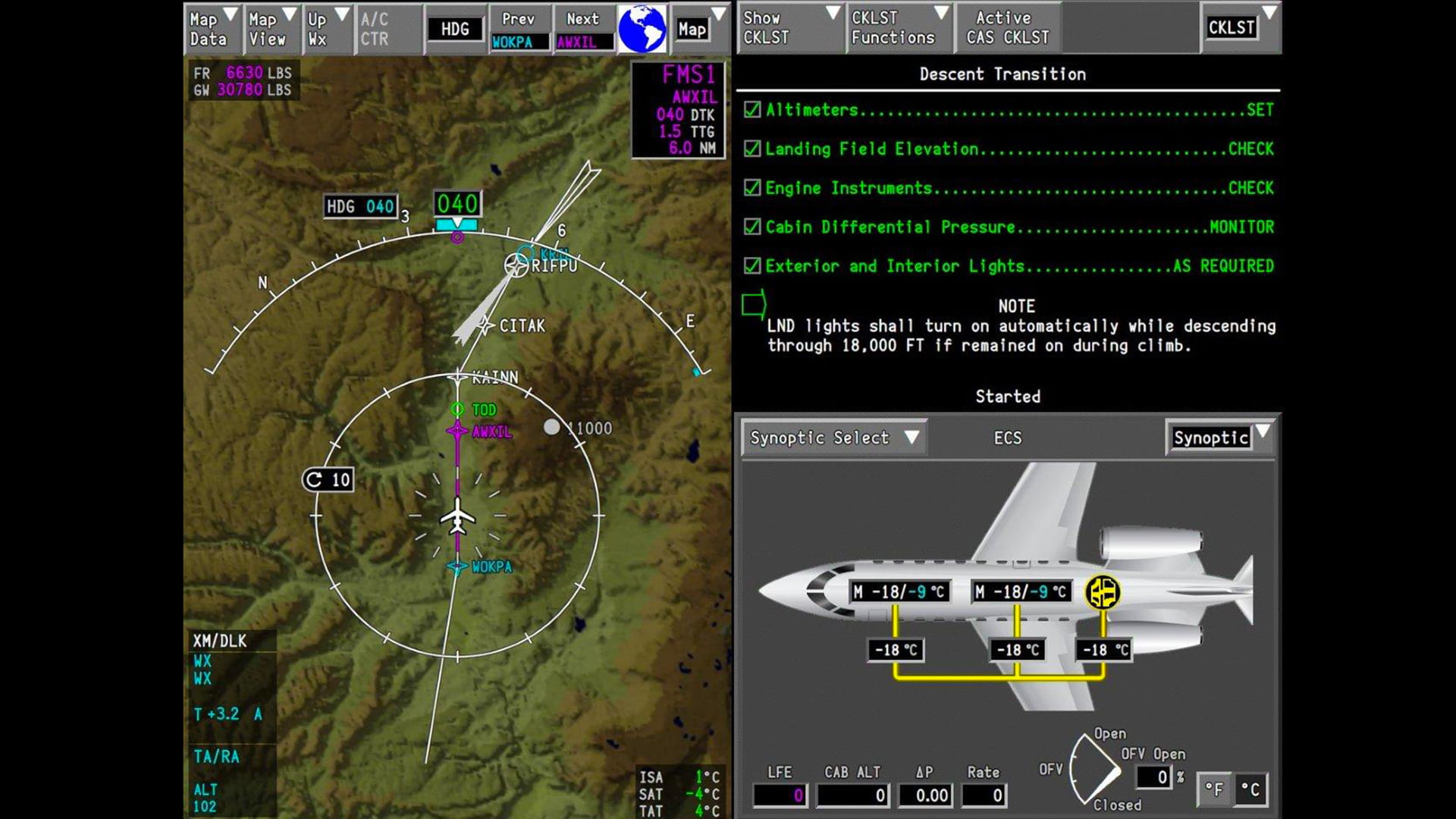This screenshot has width=1456, height=819.
Task: Select the AWXIL waypoint symbol on the map
Action: pos(457,429)
